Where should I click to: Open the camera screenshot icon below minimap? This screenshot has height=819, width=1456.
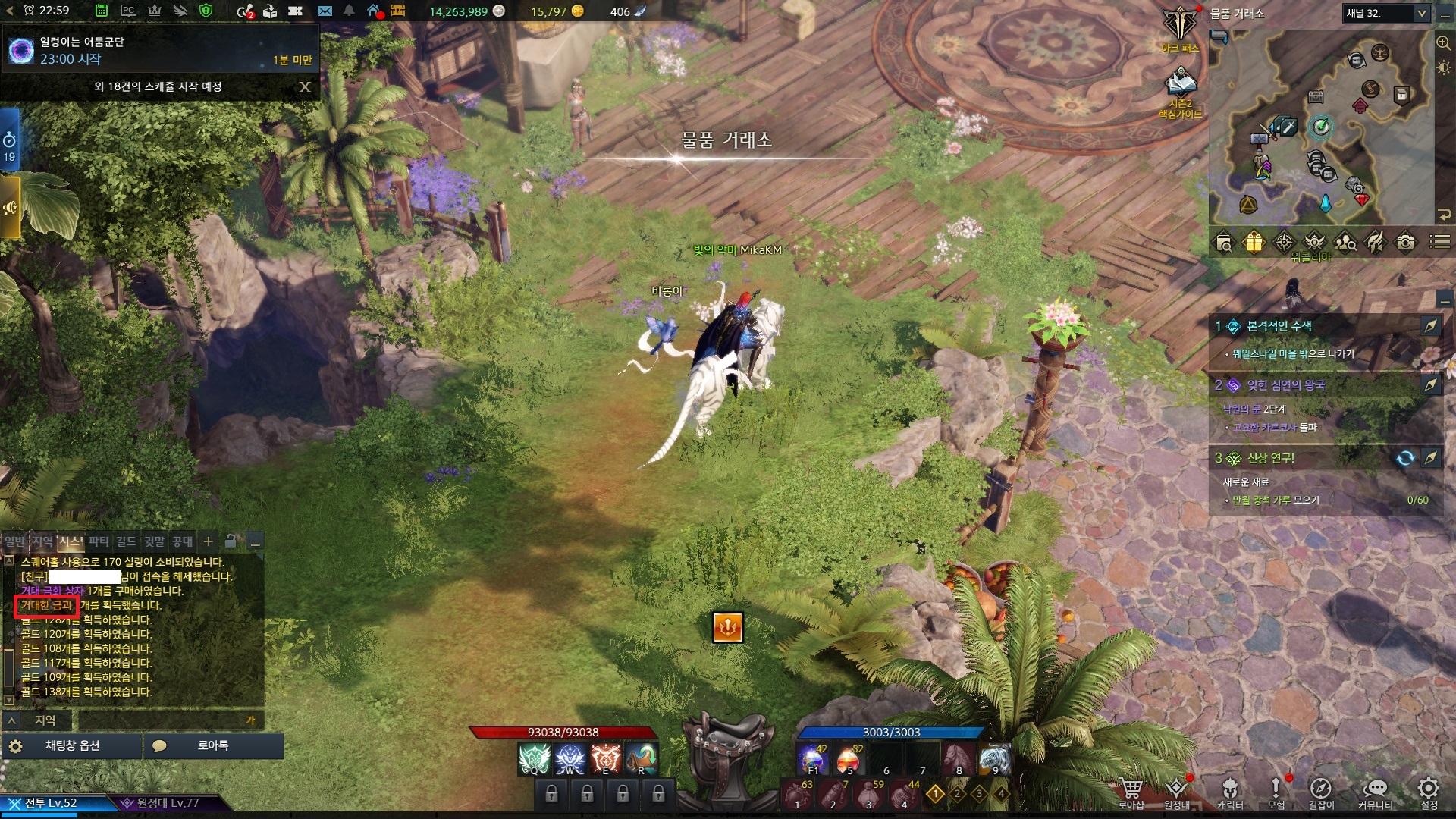tap(1405, 243)
